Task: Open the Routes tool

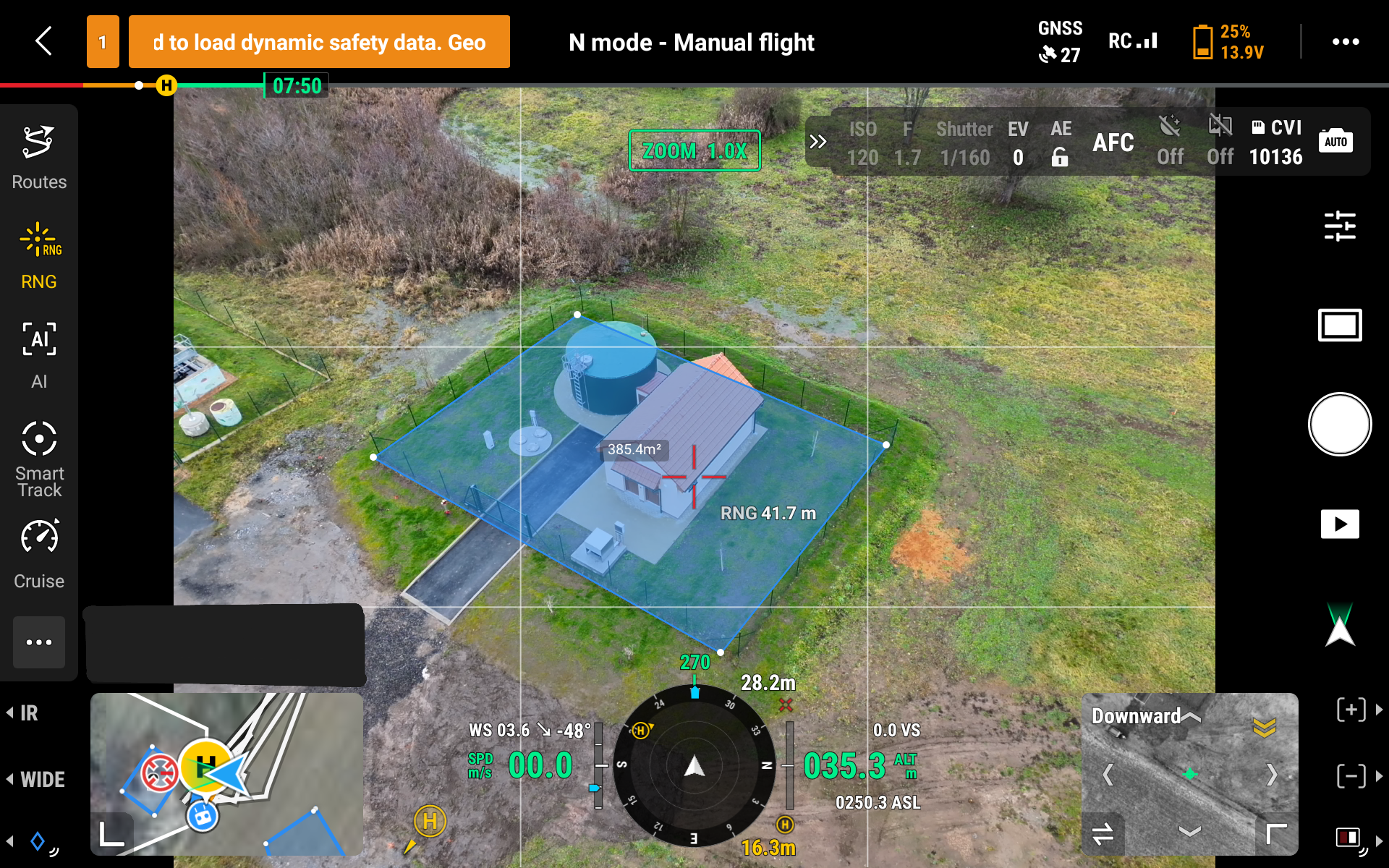Action: point(39,157)
